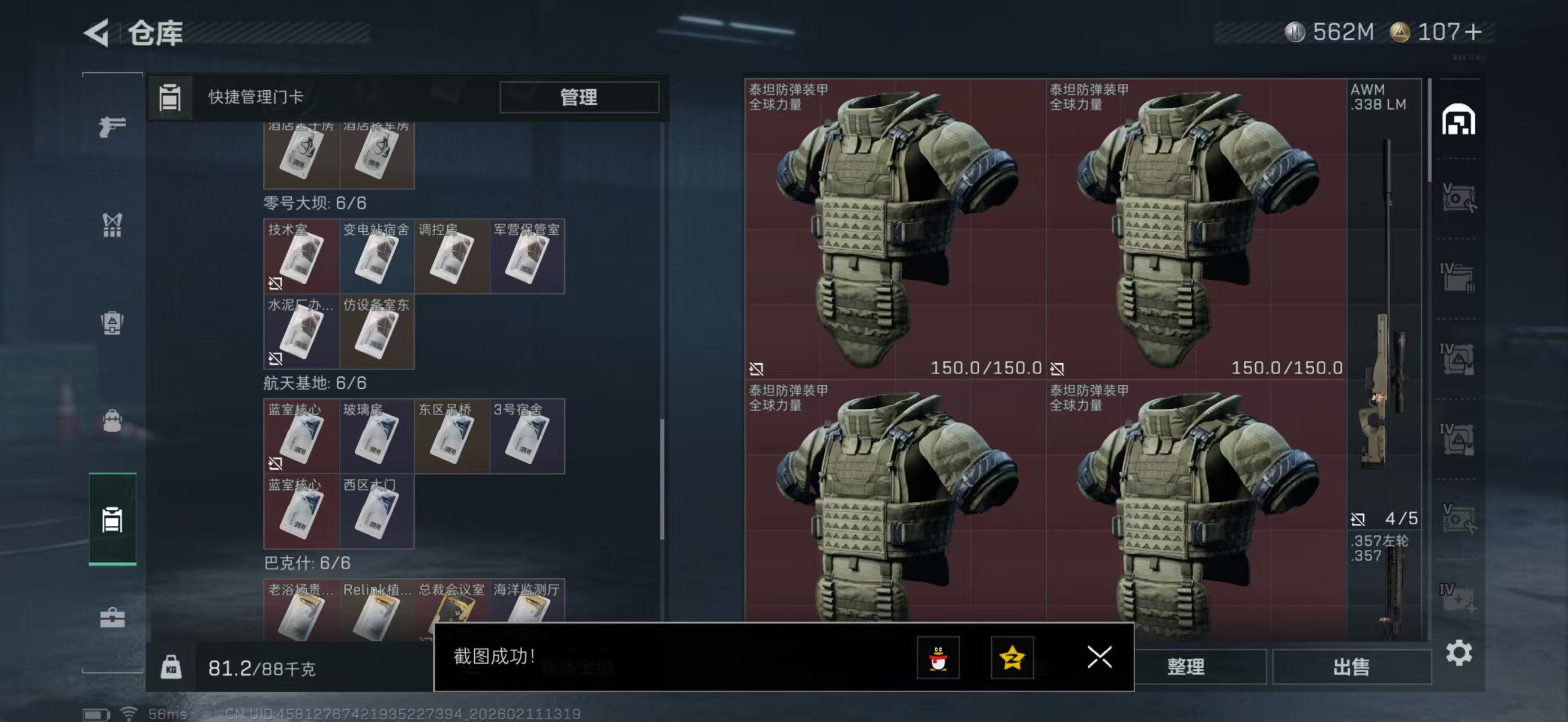Toggle the lock marker on 蓝室核心 keycard

click(x=276, y=465)
